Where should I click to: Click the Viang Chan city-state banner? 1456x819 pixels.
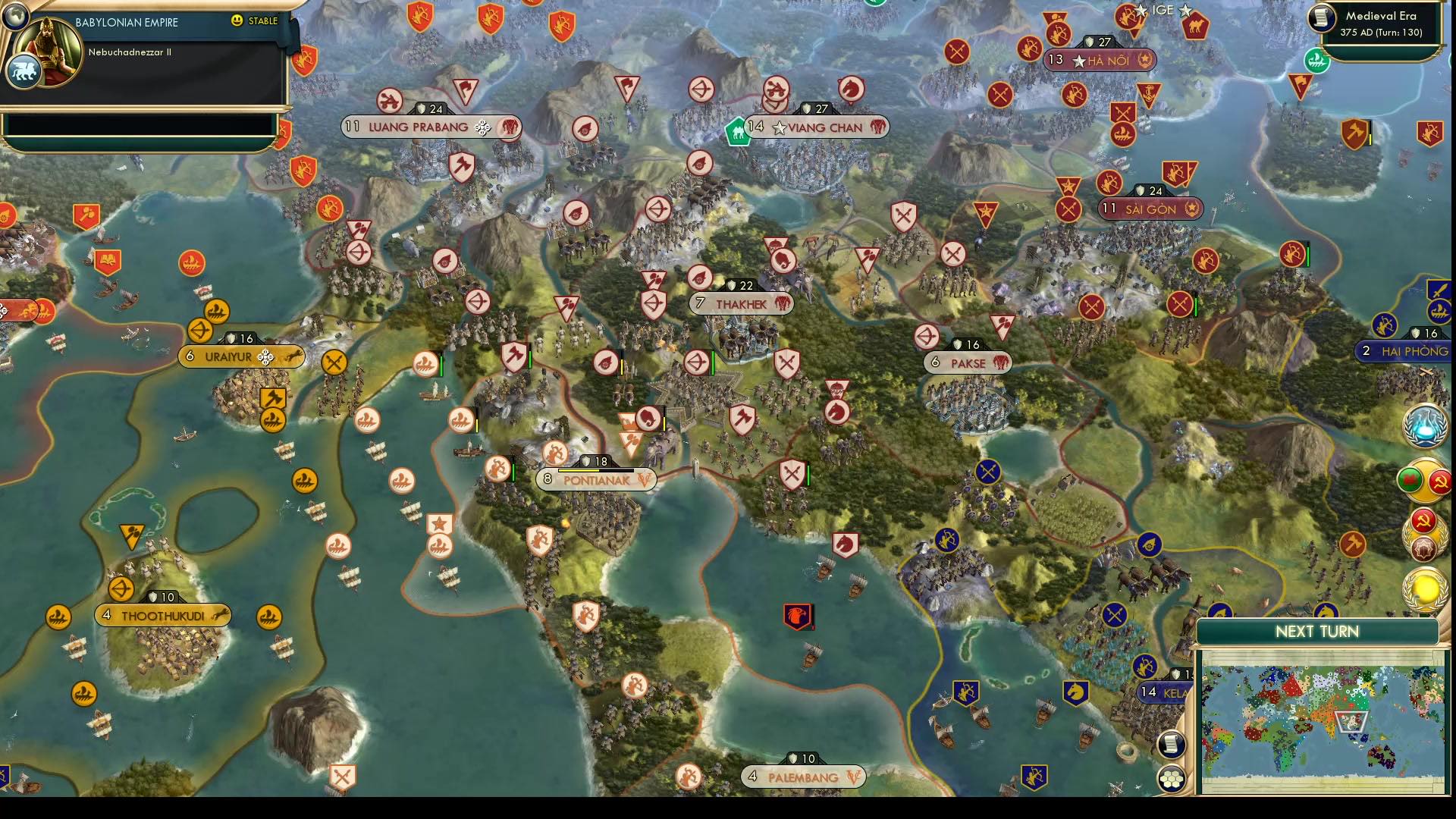(x=815, y=127)
